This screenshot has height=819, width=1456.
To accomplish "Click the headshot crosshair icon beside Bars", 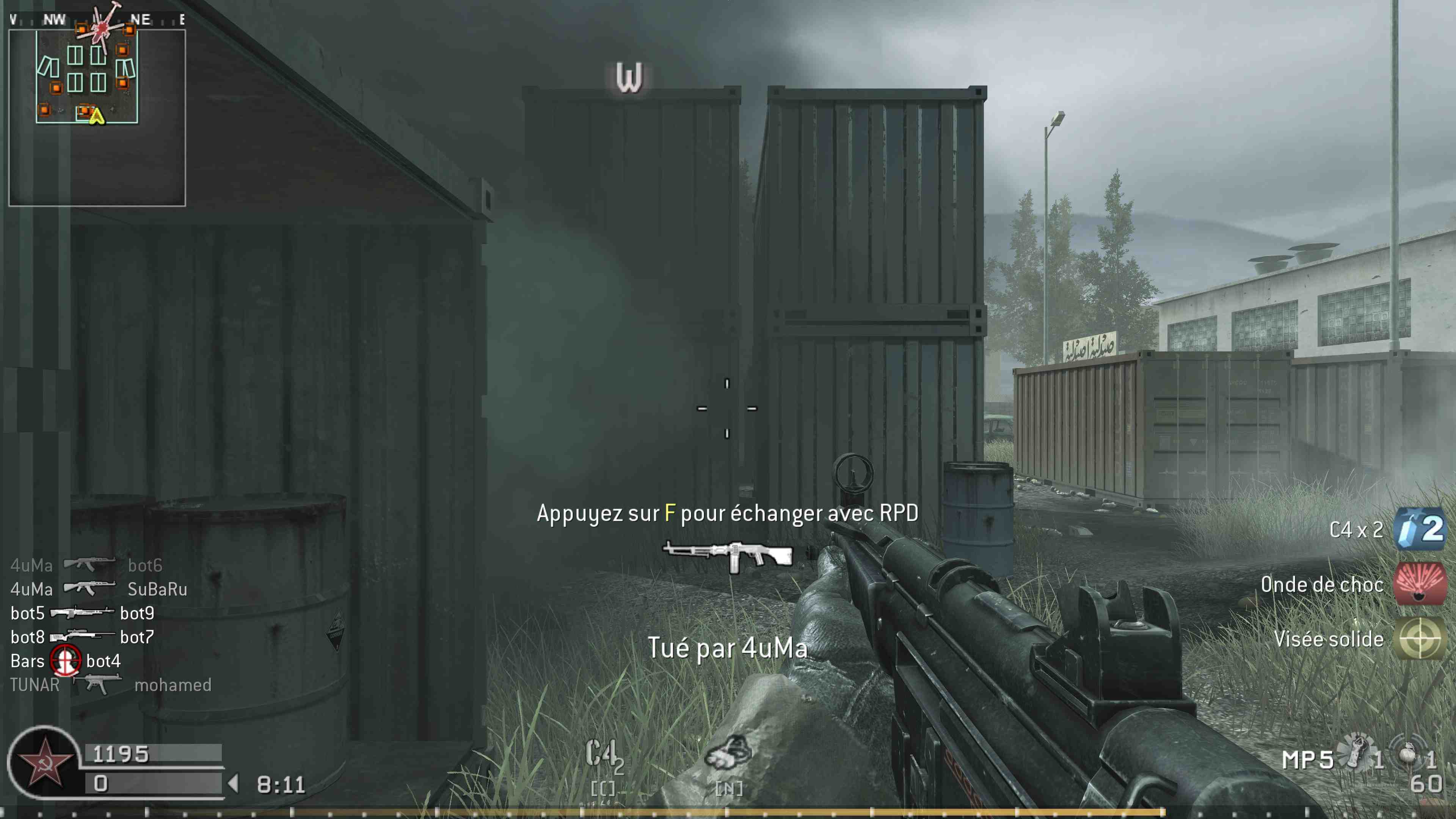I will coord(66,660).
